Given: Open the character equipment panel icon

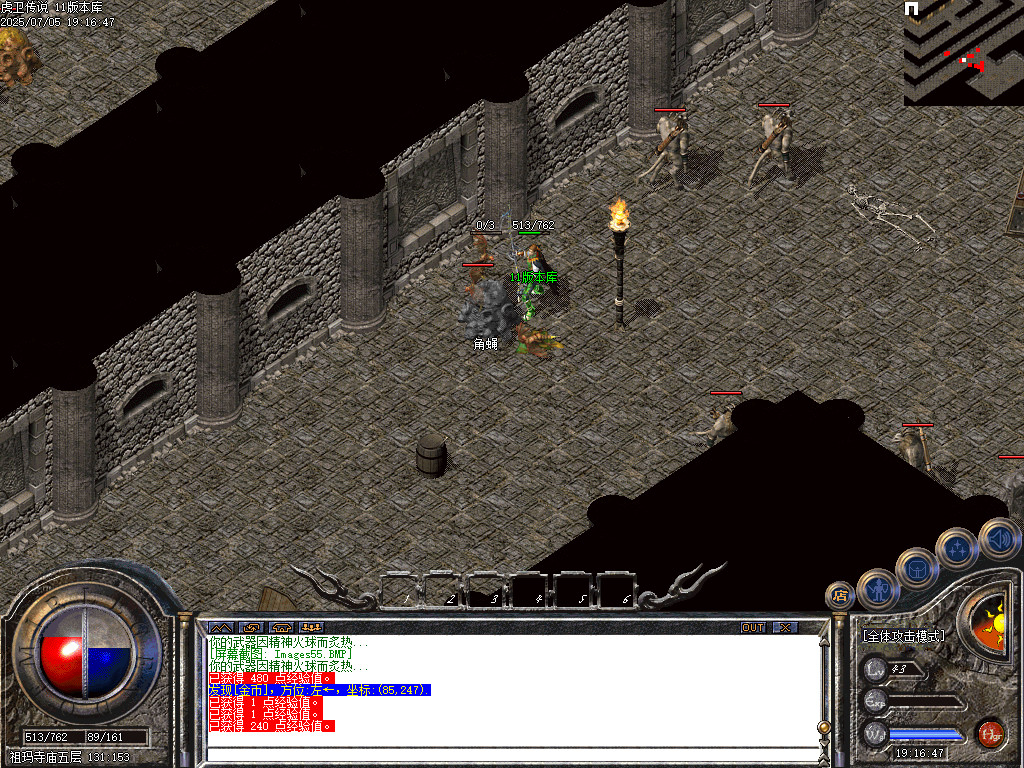Looking at the screenshot, I should (x=878, y=588).
